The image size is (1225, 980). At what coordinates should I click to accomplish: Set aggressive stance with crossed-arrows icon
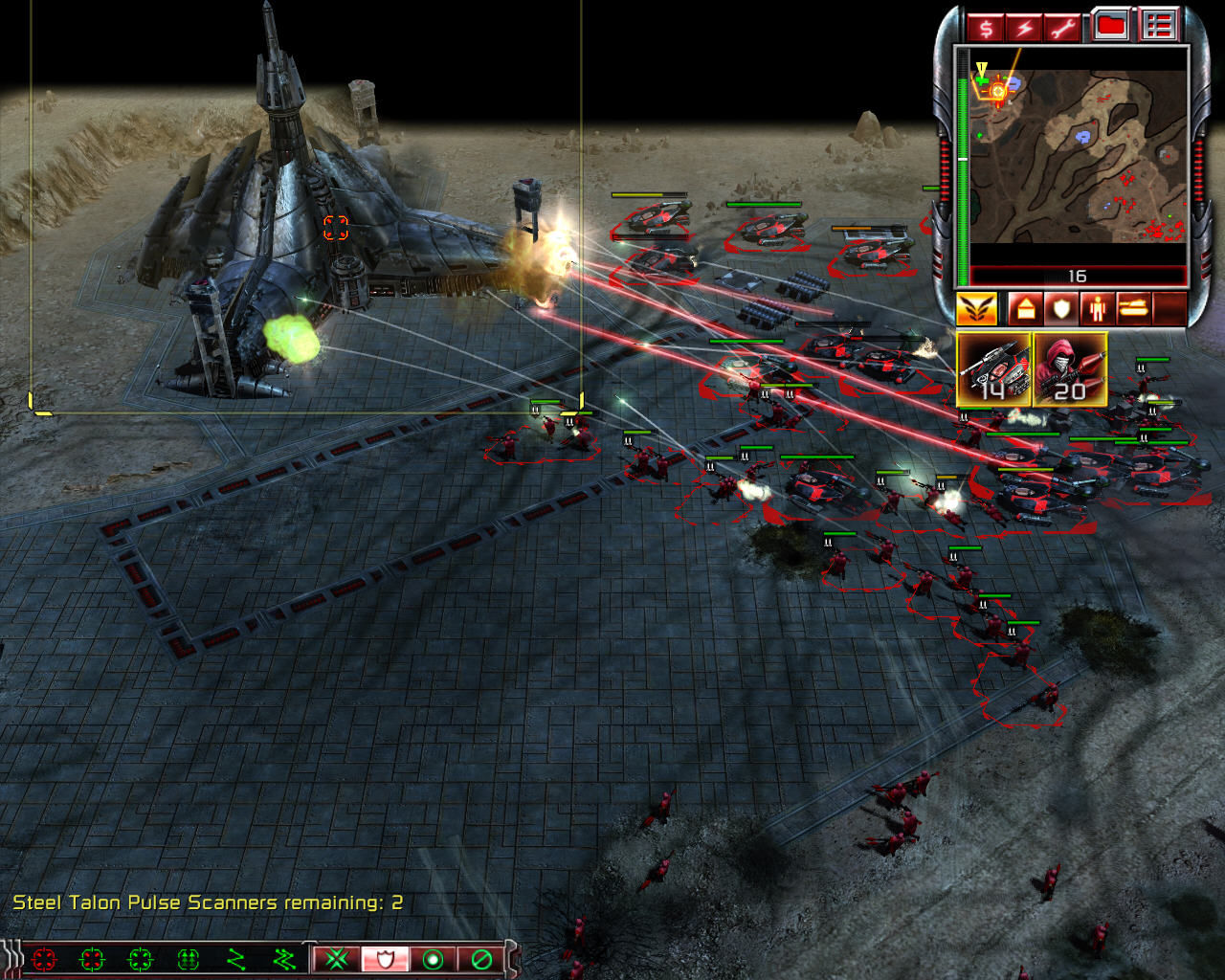tap(337, 958)
